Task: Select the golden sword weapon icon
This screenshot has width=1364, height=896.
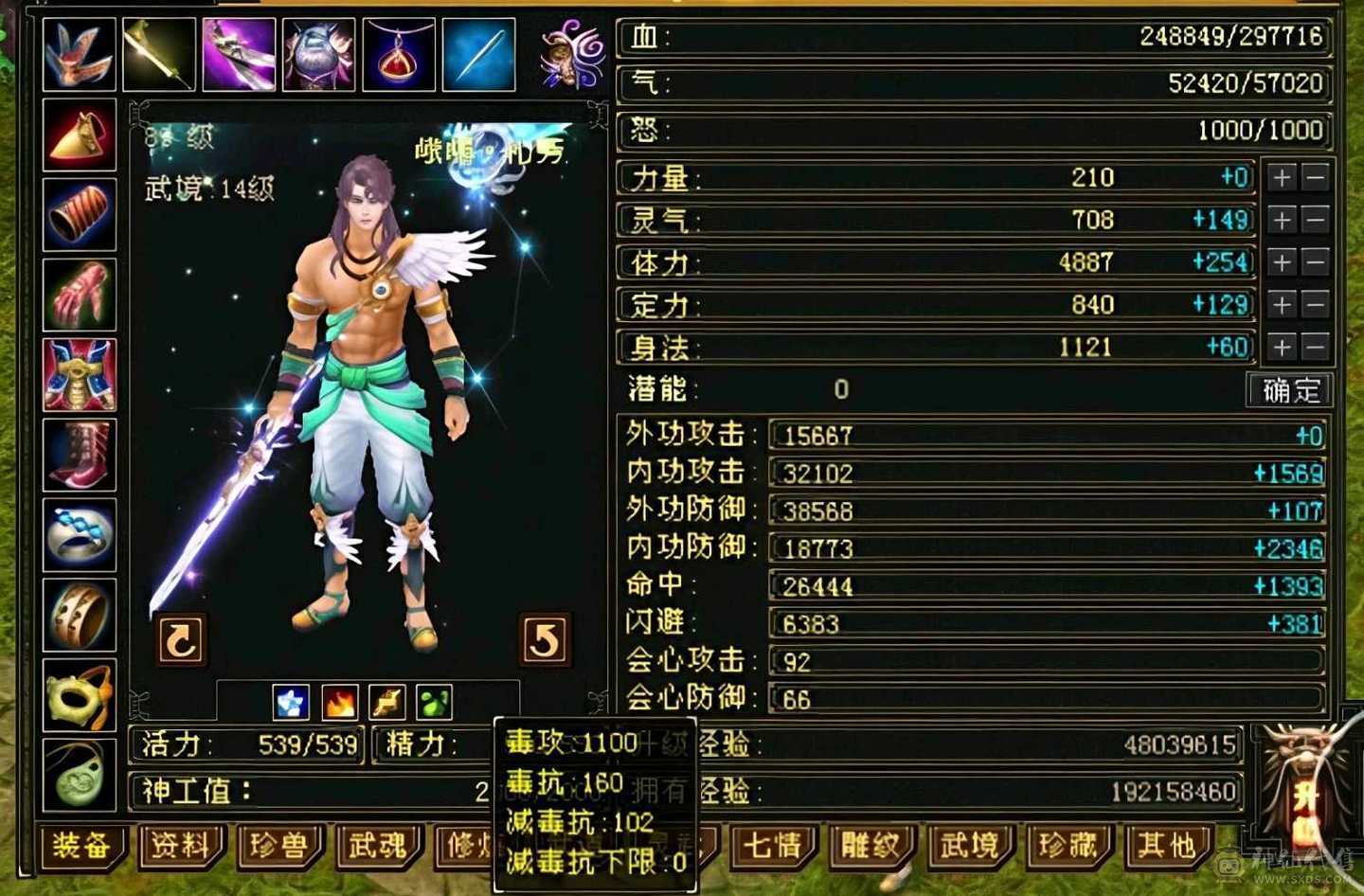Action: [x=158, y=54]
